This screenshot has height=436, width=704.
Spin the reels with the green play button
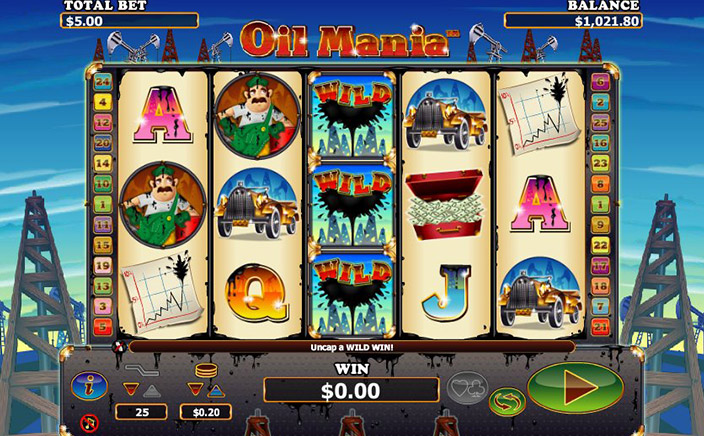coord(574,387)
